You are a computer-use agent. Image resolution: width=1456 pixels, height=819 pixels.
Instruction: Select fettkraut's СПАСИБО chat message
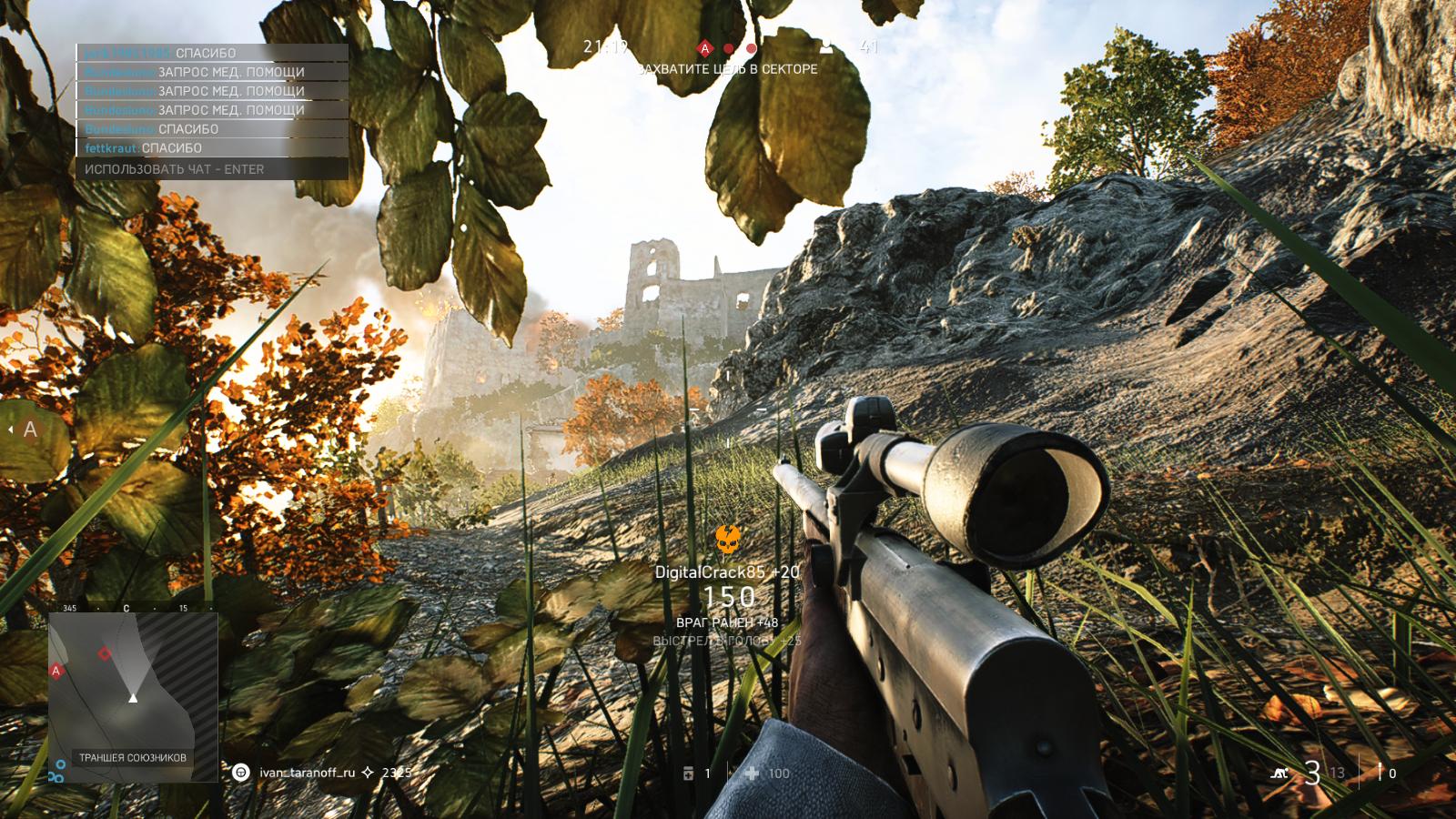(144, 148)
